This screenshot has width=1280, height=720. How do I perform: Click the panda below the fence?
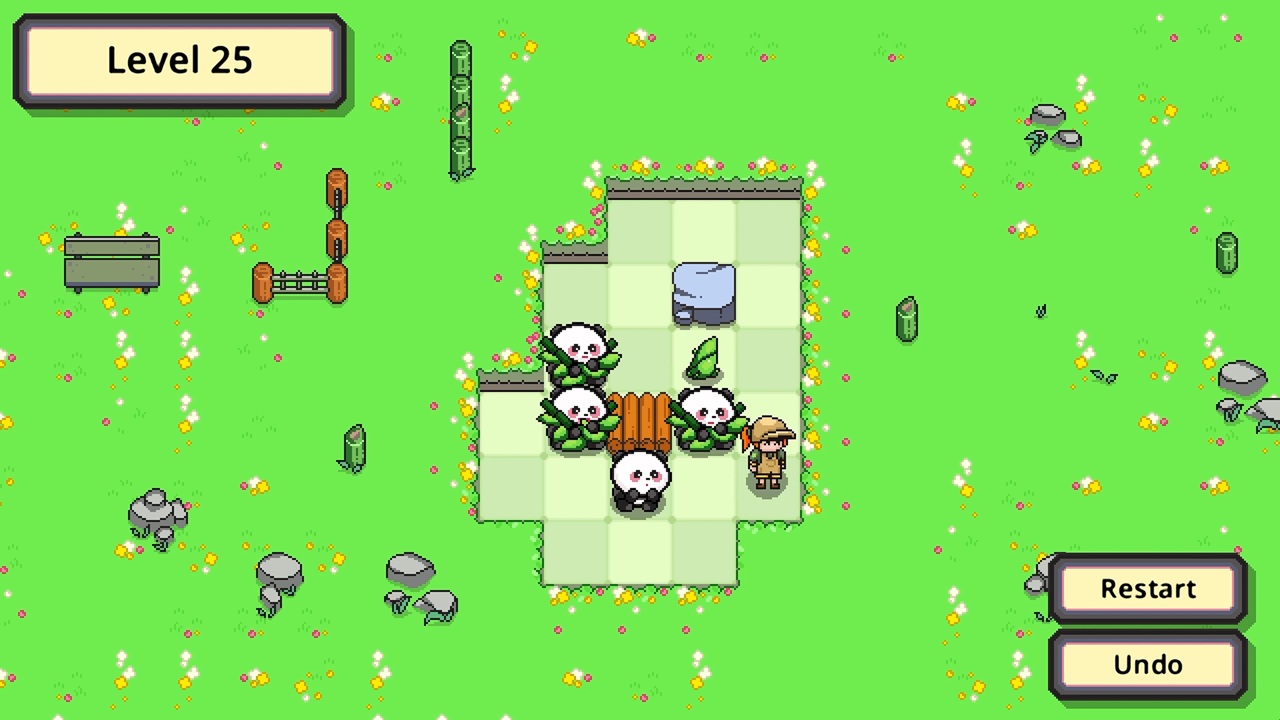tap(640, 482)
